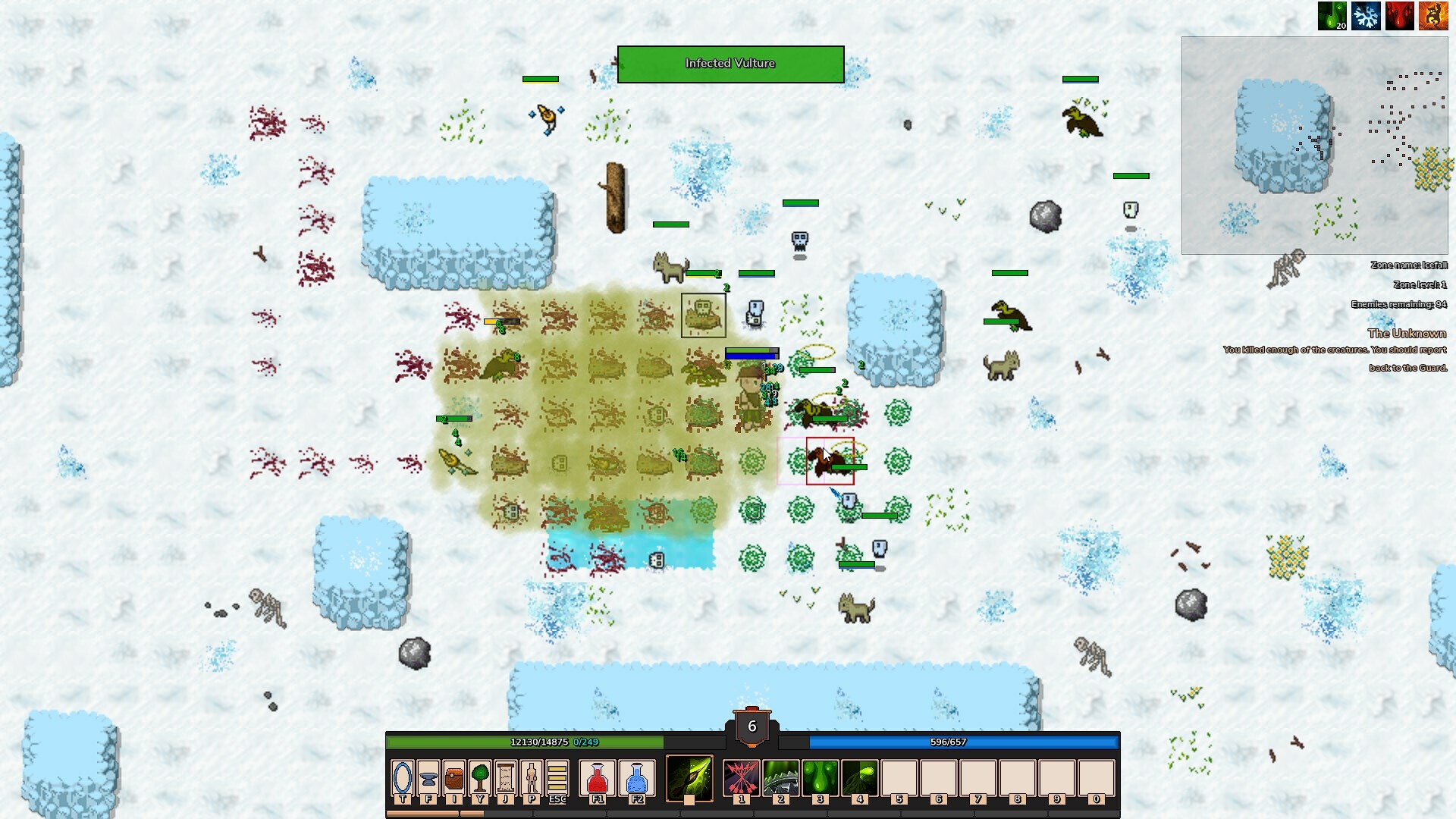Click the Infected Vulture nameplate banner
The height and width of the screenshot is (819, 1456).
[730, 64]
